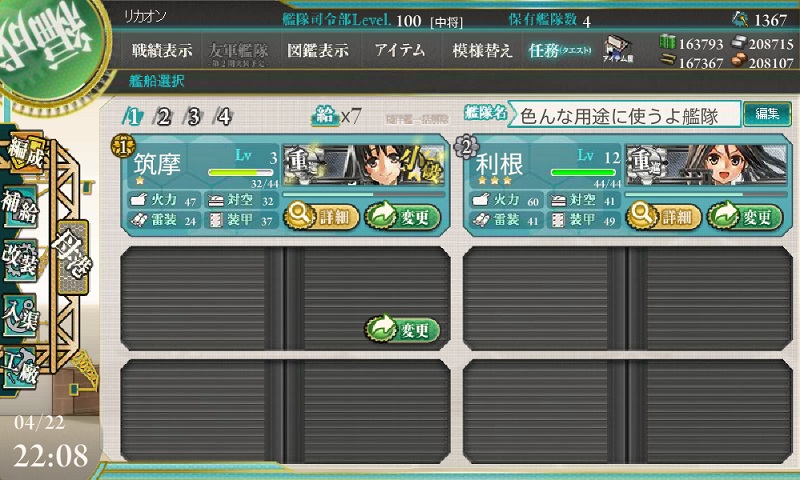Open the アイテム menu
Screen dimensions: 800x480
[x=399, y=51]
